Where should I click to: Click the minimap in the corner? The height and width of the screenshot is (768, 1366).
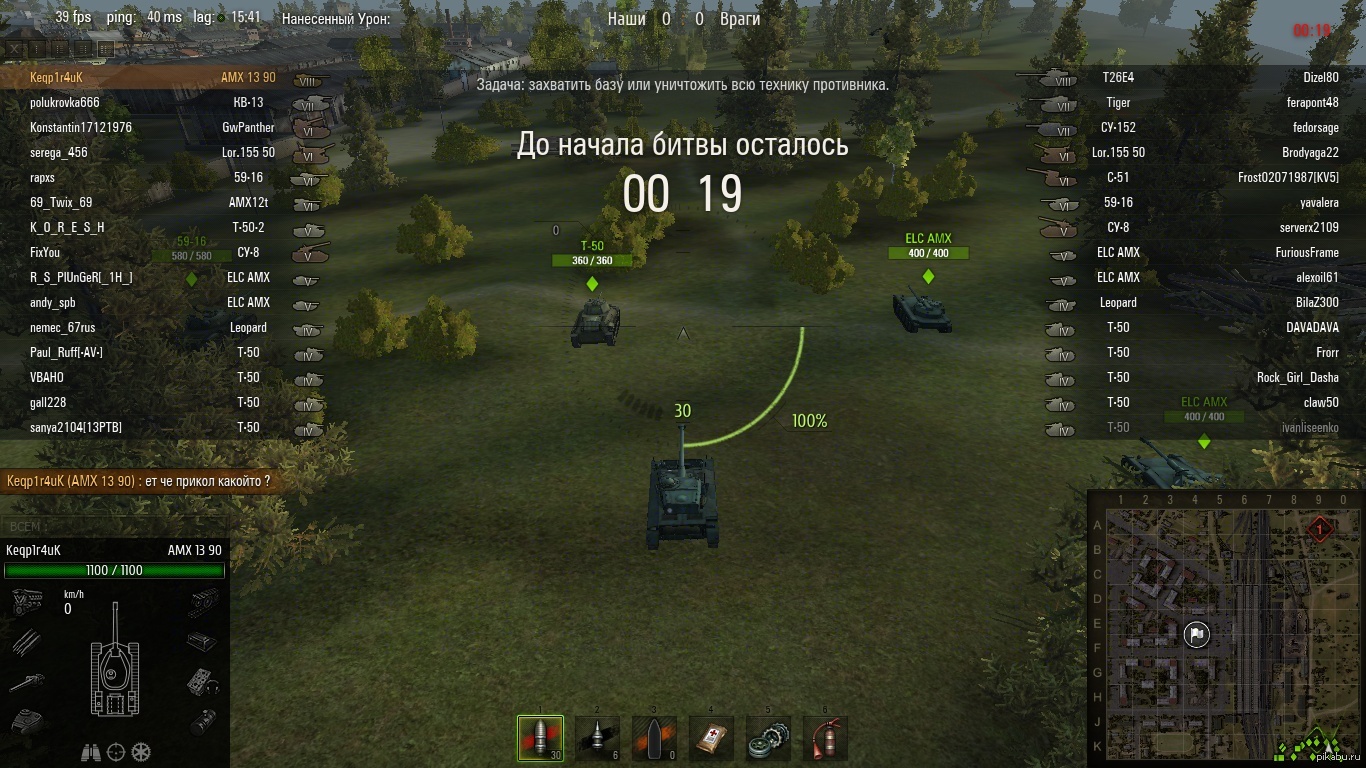tap(1224, 628)
